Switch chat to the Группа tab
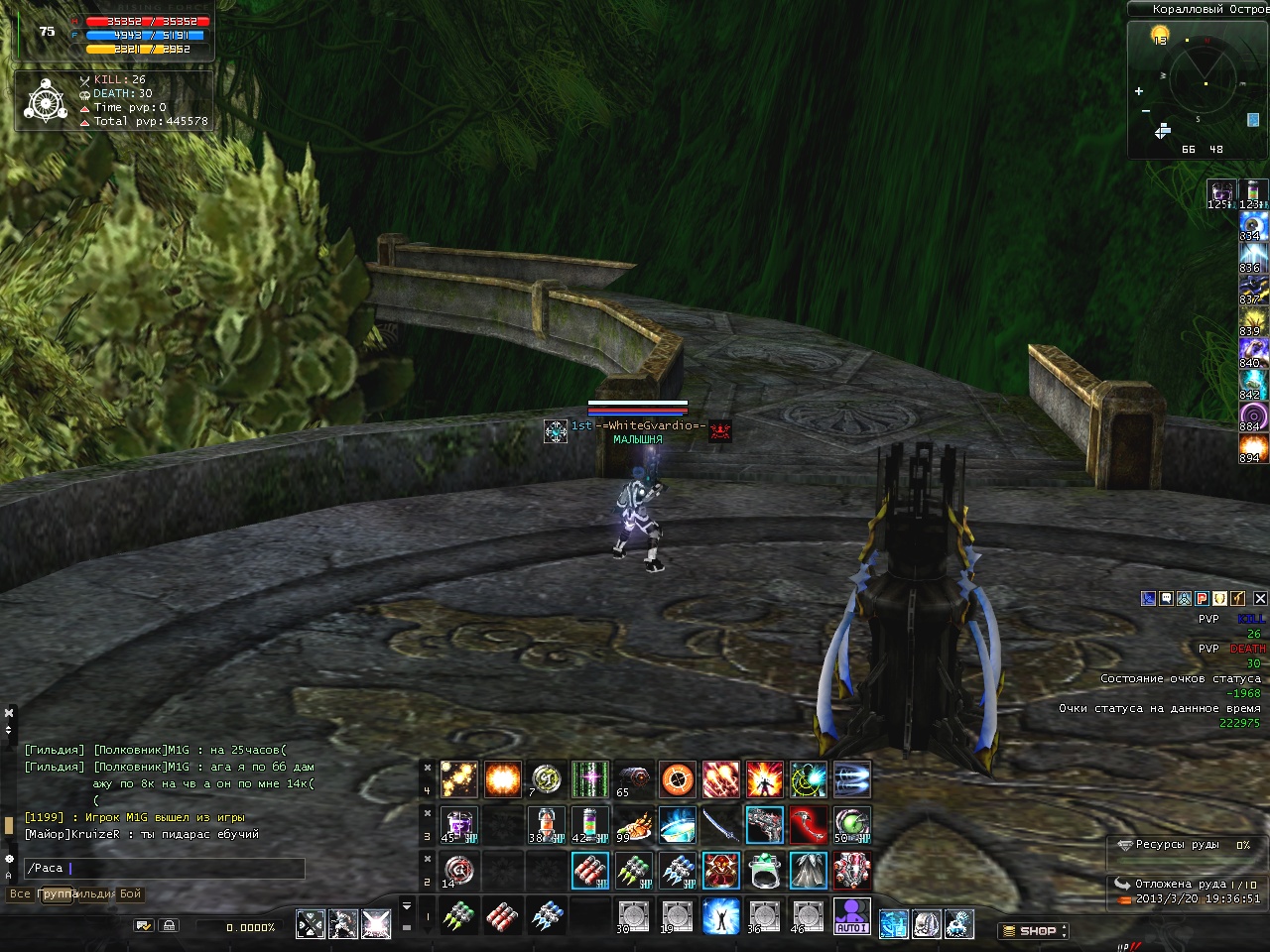Screen dimensions: 1270x952 (56, 894)
